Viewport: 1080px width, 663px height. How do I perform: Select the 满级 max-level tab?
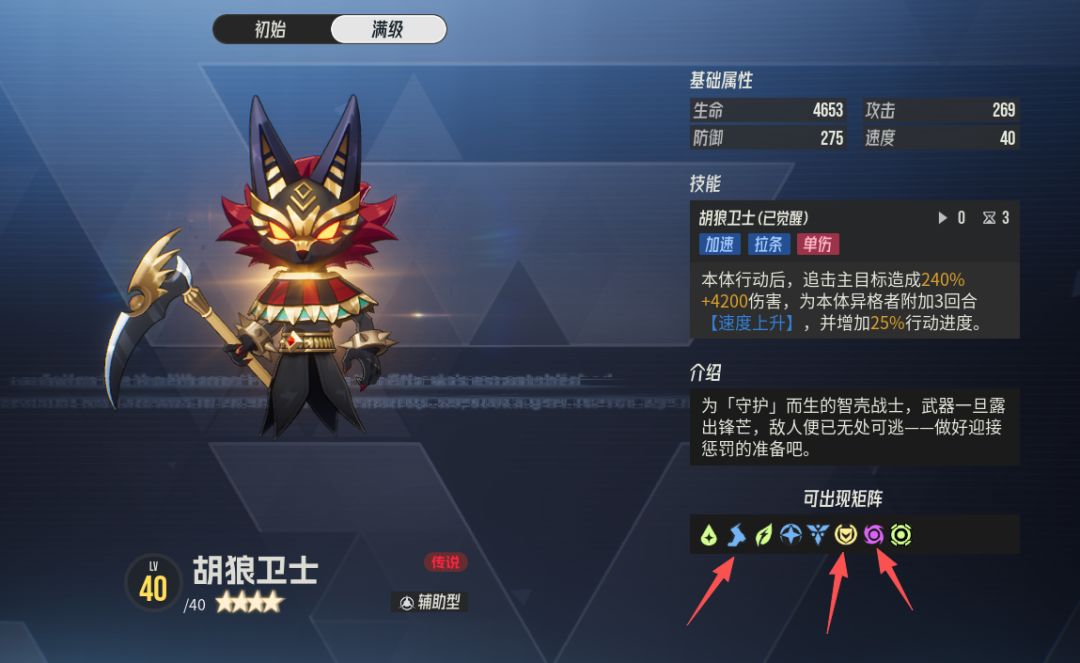(388, 29)
